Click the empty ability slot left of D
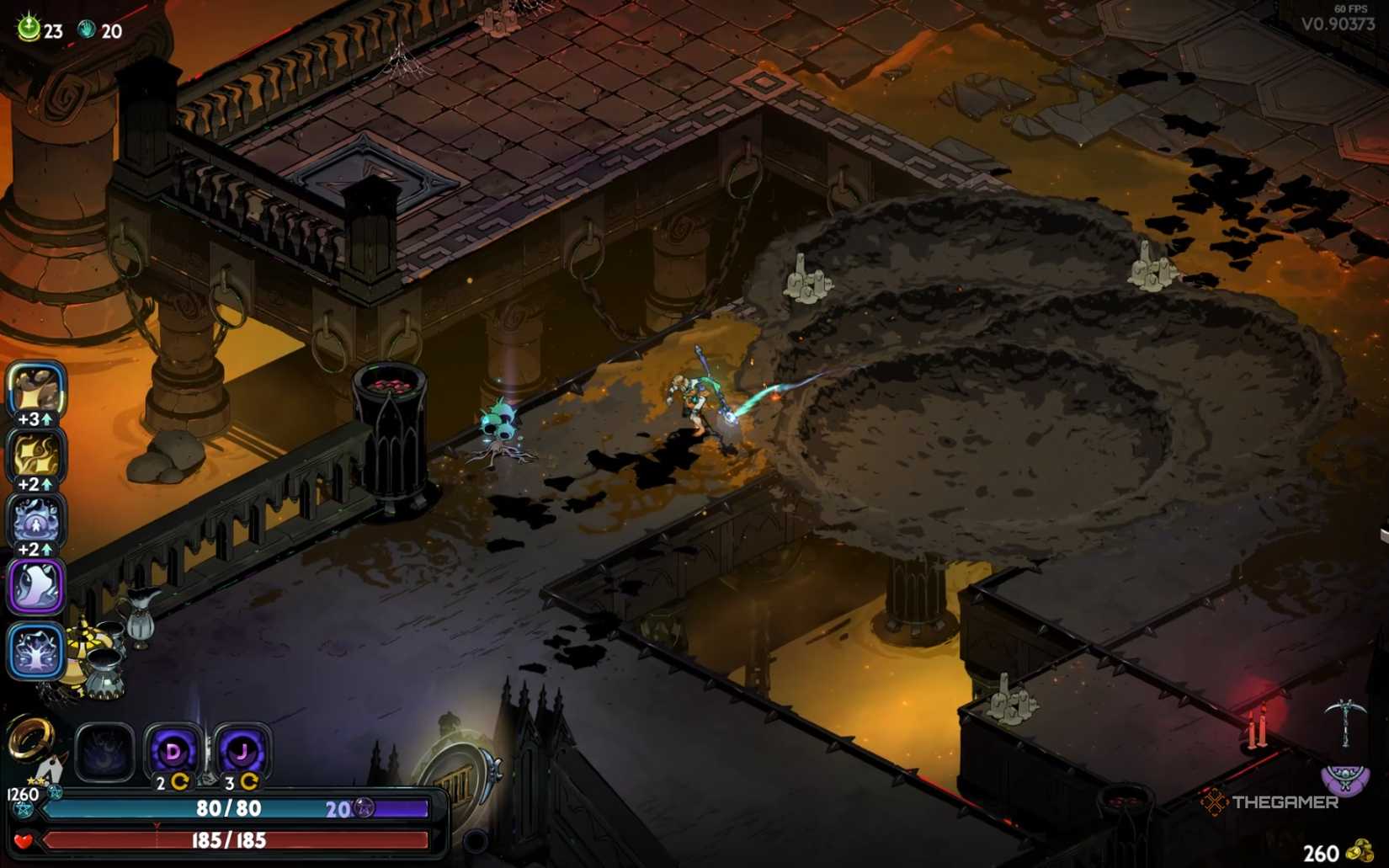Image resolution: width=1389 pixels, height=868 pixels. pos(104,751)
